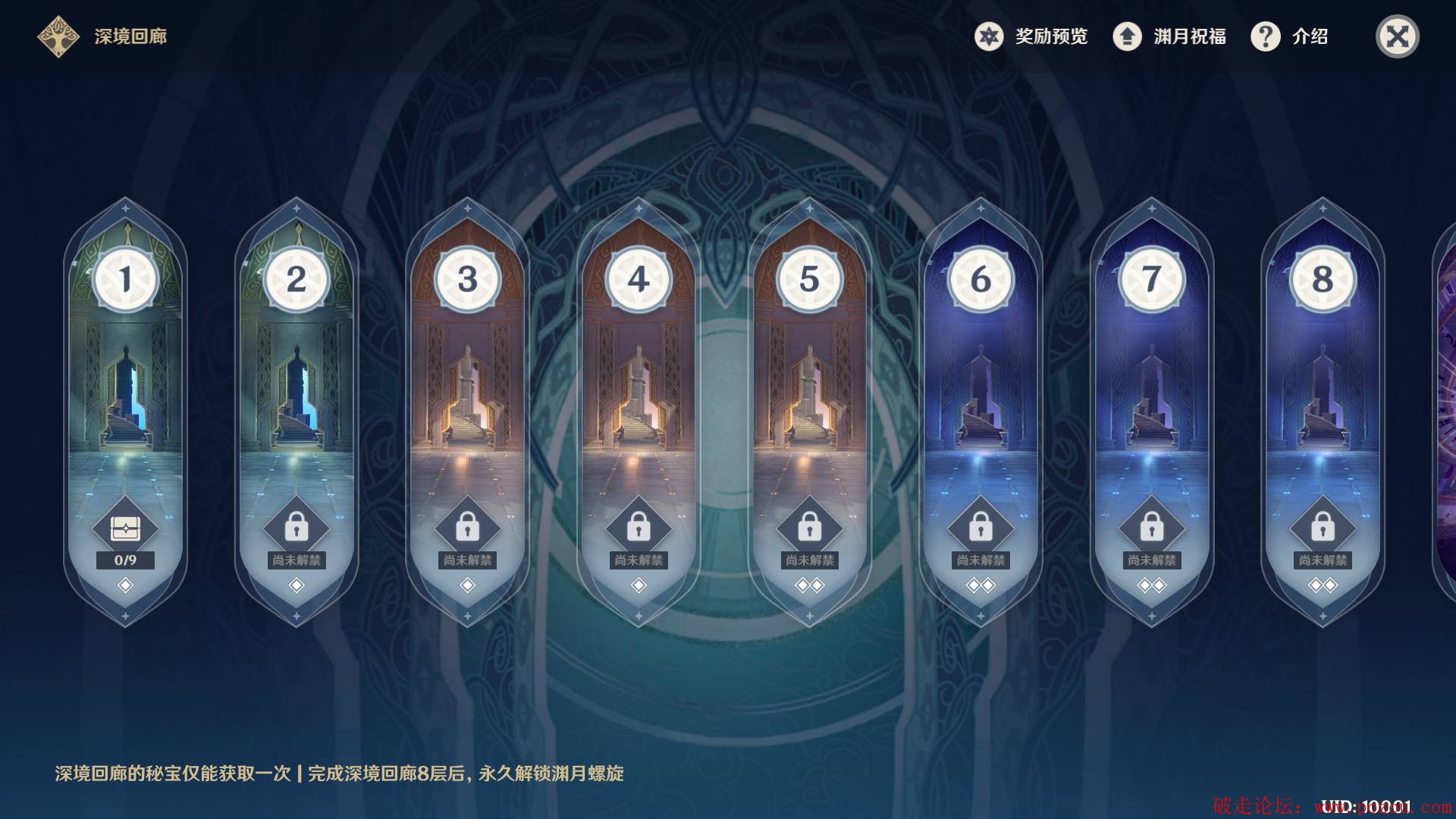Open the 介绍 help introduction
Image resolution: width=1456 pixels, height=819 pixels.
pyautogui.click(x=1289, y=36)
